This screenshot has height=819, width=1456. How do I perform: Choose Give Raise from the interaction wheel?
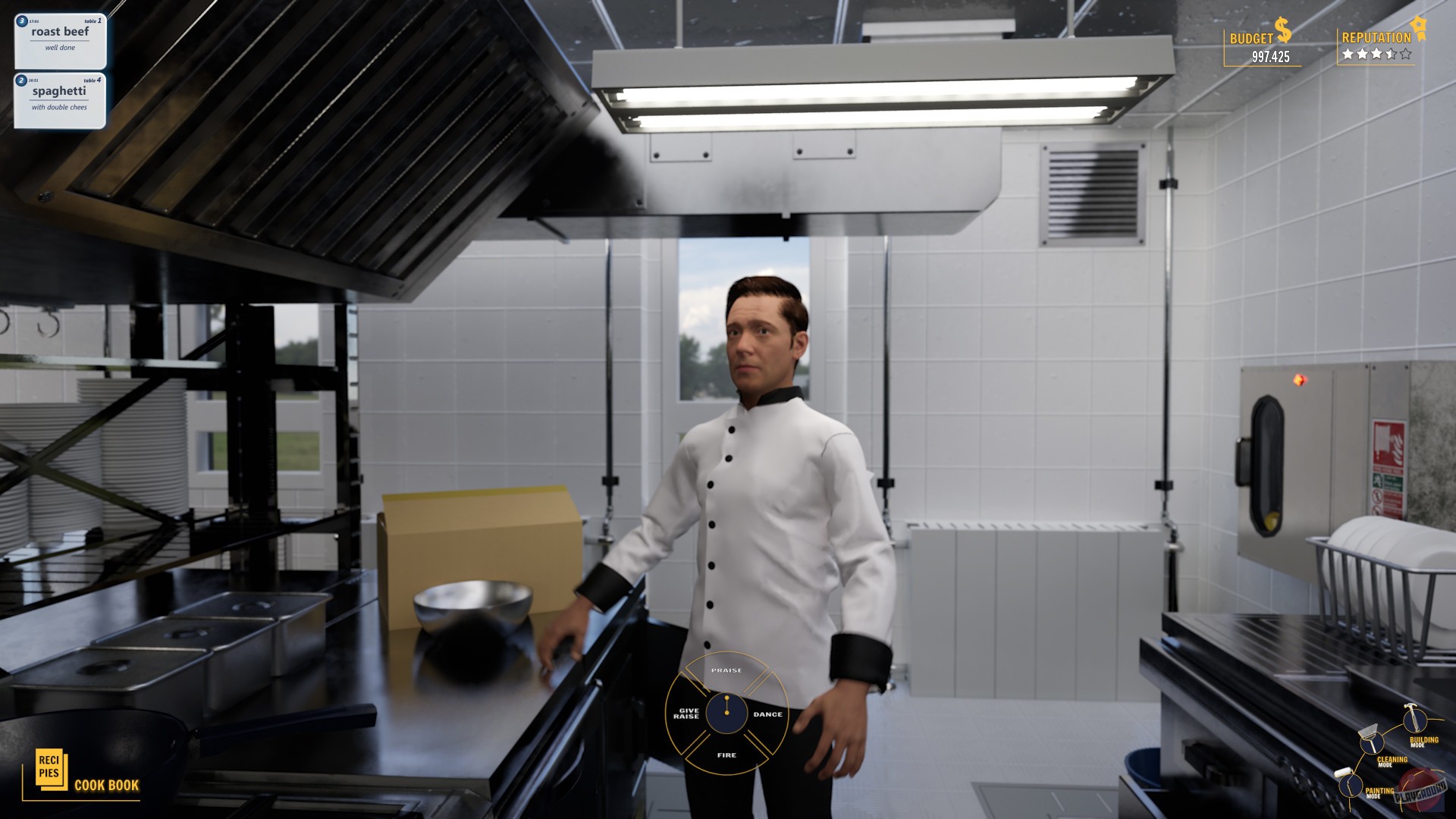688,713
